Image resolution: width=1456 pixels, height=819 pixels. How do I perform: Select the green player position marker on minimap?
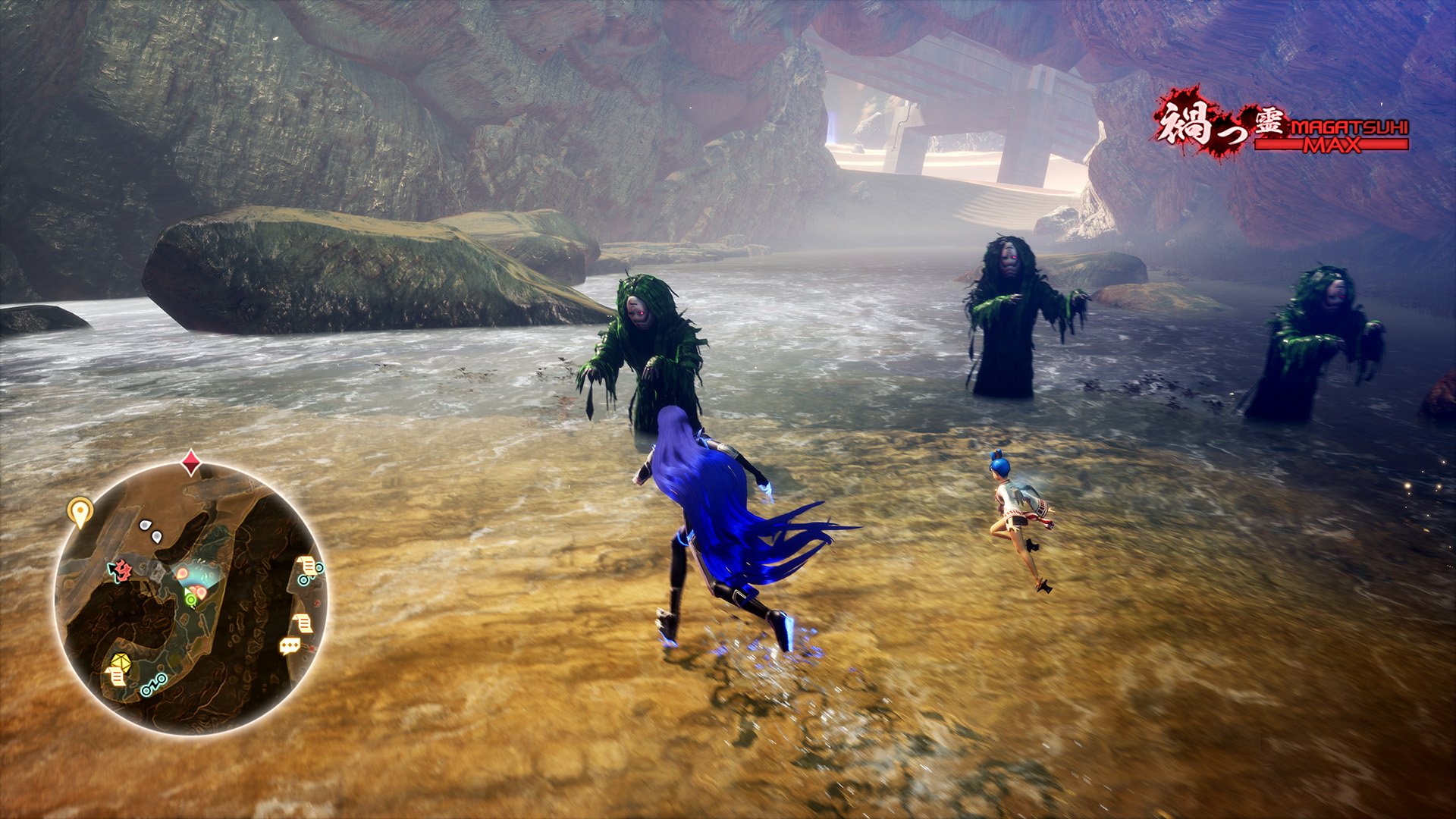click(x=190, y=599)
